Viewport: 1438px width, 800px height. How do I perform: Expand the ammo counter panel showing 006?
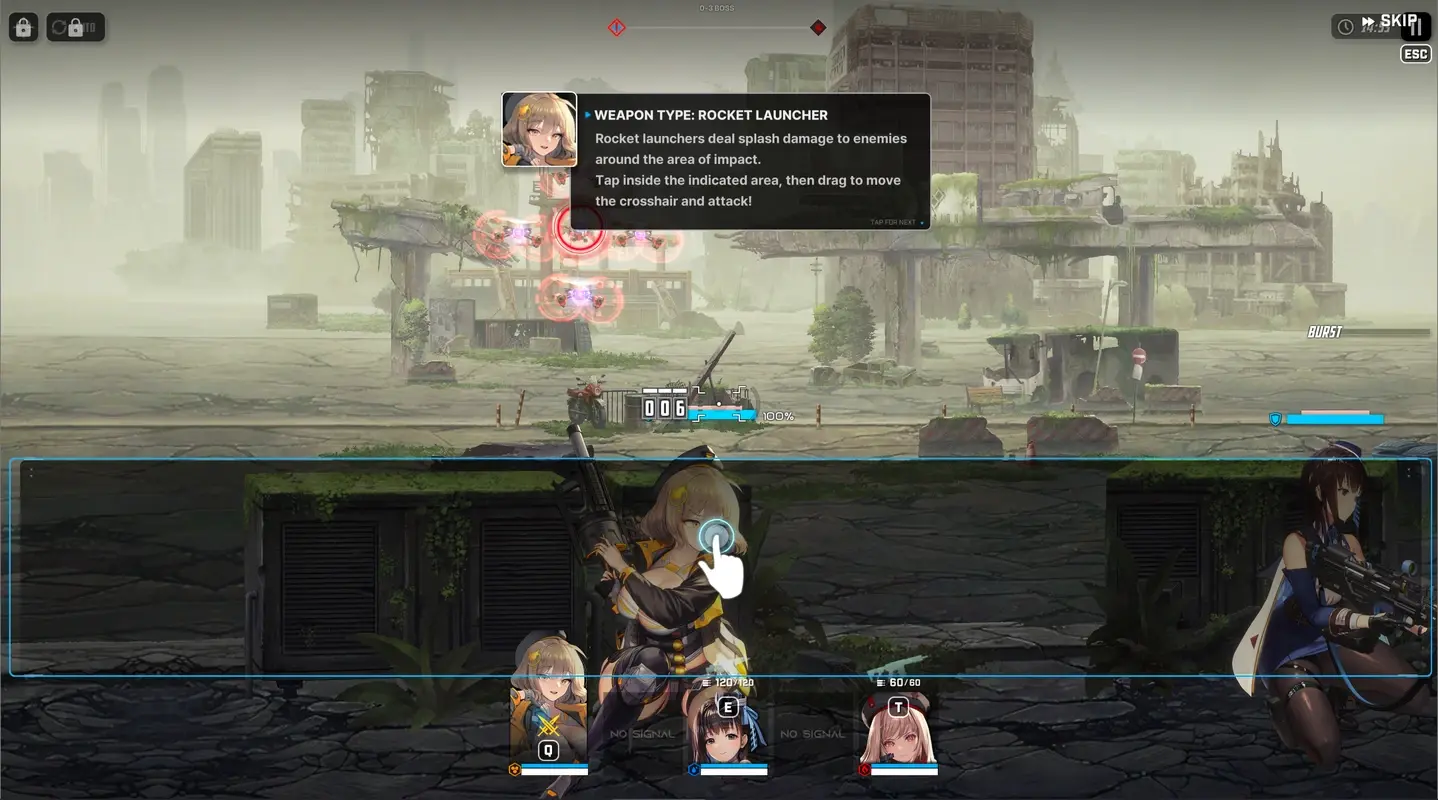point(664,406)
